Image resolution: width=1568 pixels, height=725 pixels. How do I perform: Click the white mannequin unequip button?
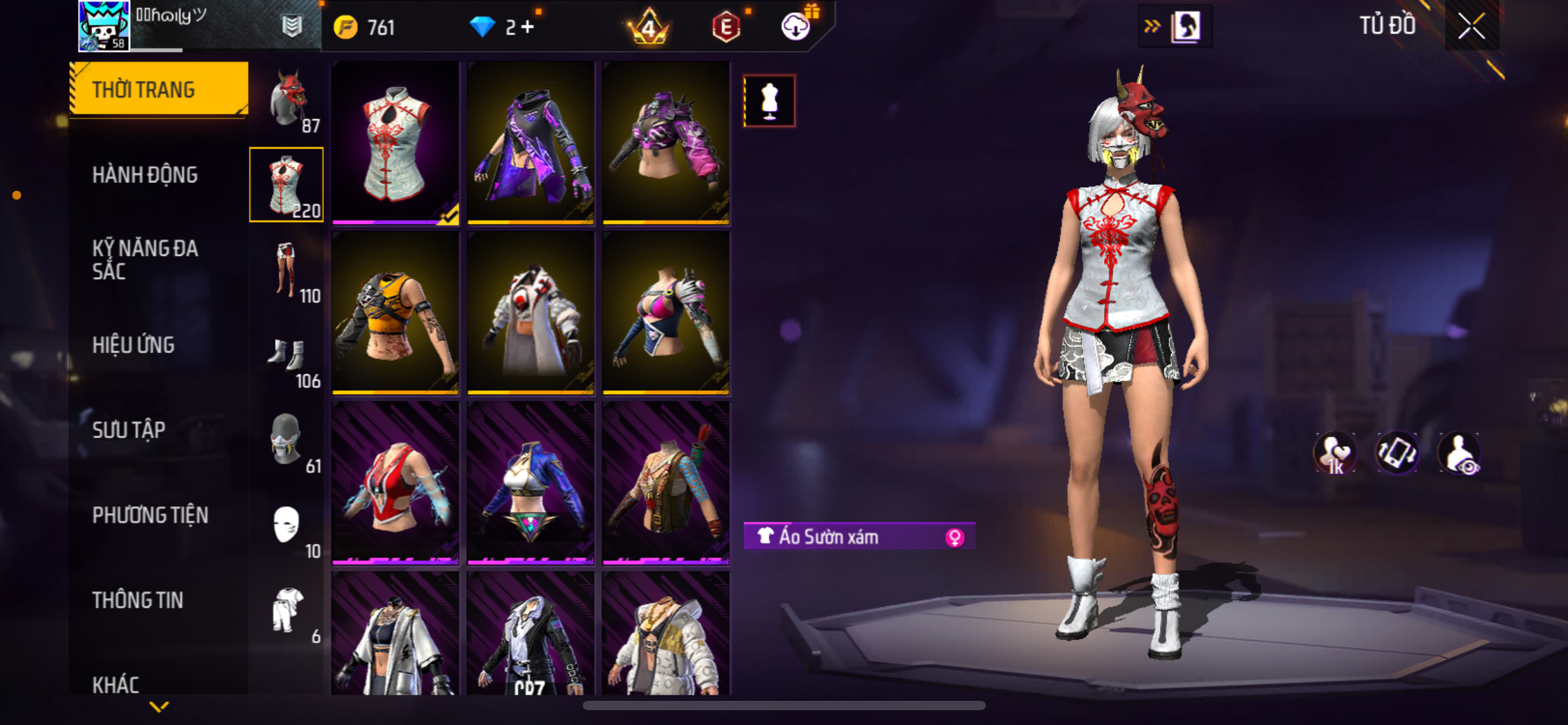click(x=769, y=101)
